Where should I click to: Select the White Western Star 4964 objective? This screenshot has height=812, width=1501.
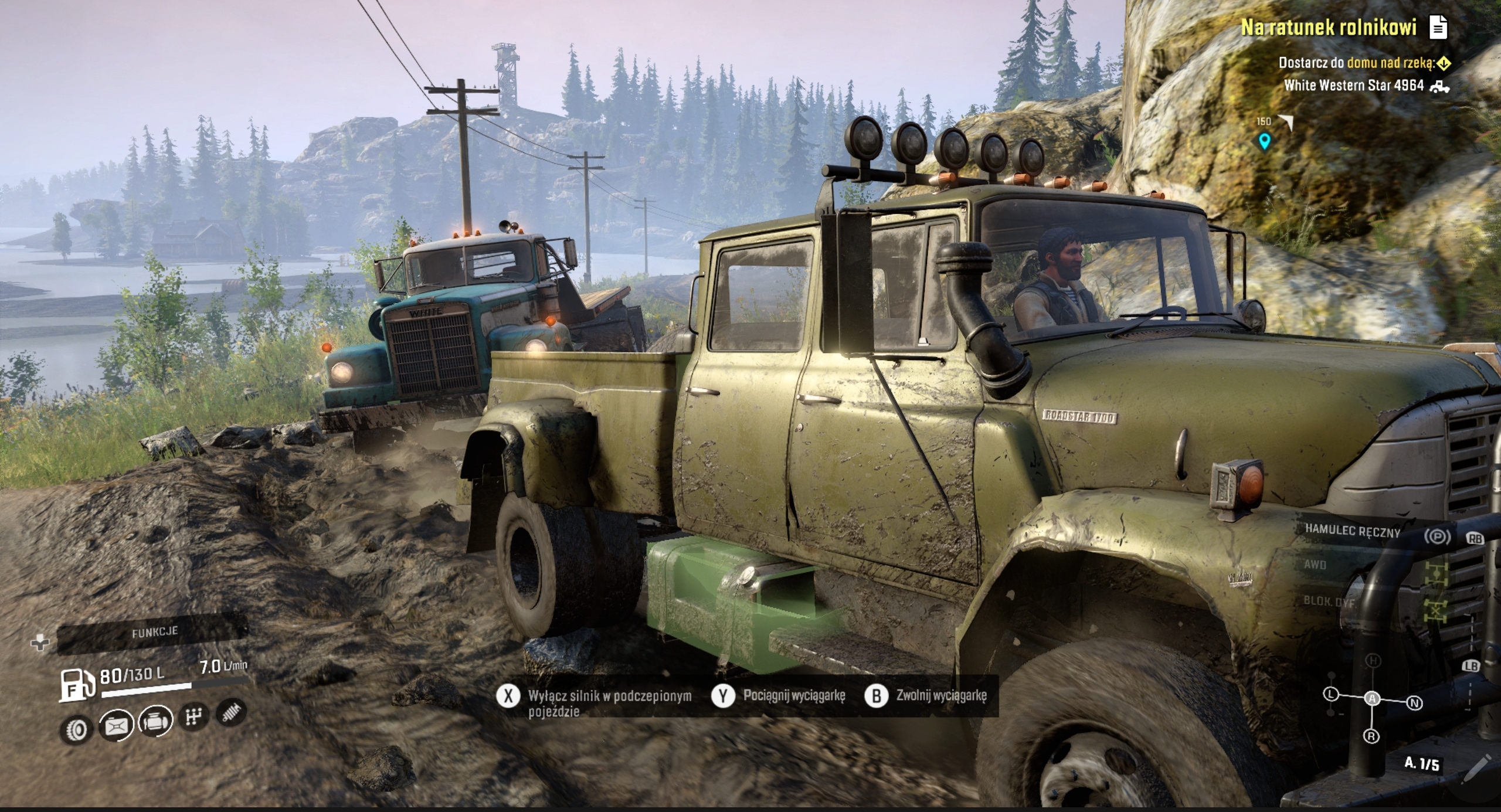(x=1354, y=86)
